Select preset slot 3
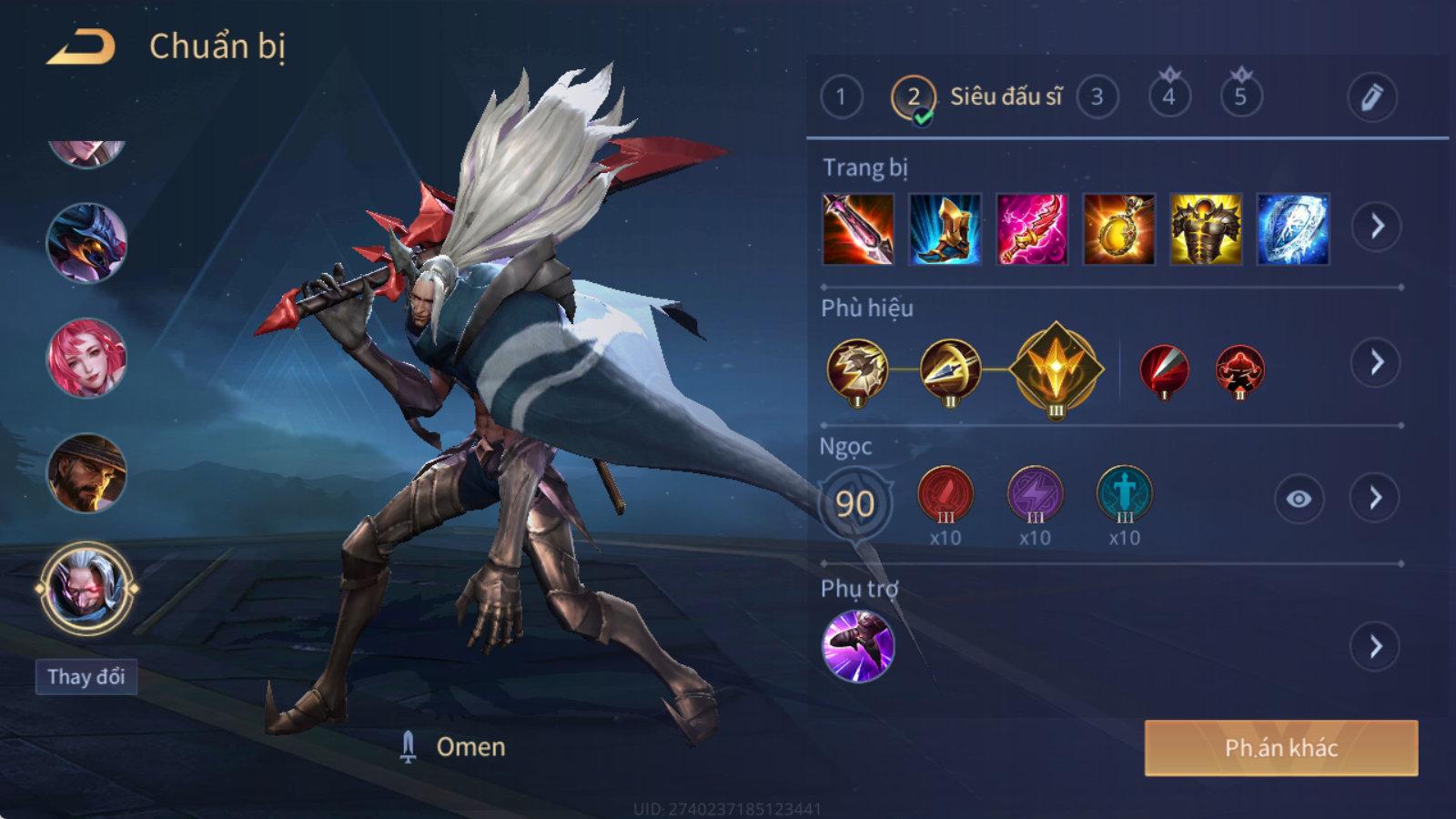1456x819 pixels. point(1097,97)
